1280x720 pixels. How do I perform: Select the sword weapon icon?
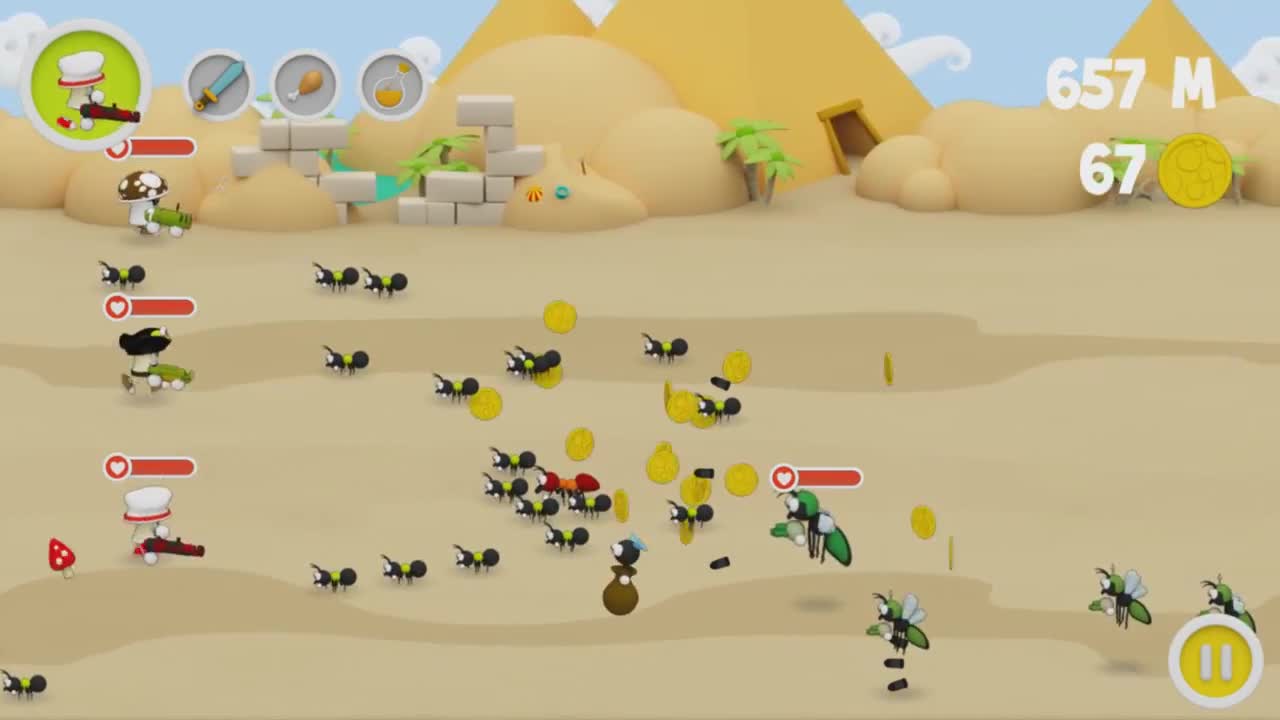(x=217, y=85)
